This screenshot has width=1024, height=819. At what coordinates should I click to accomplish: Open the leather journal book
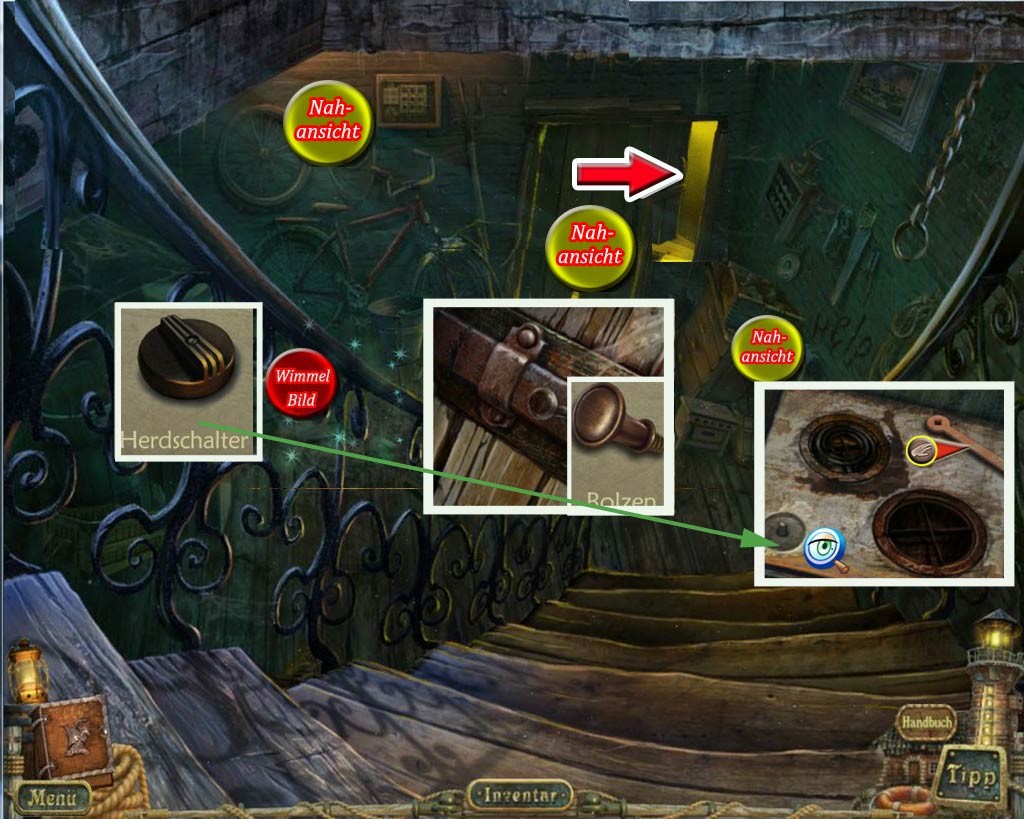click(70, 739)
